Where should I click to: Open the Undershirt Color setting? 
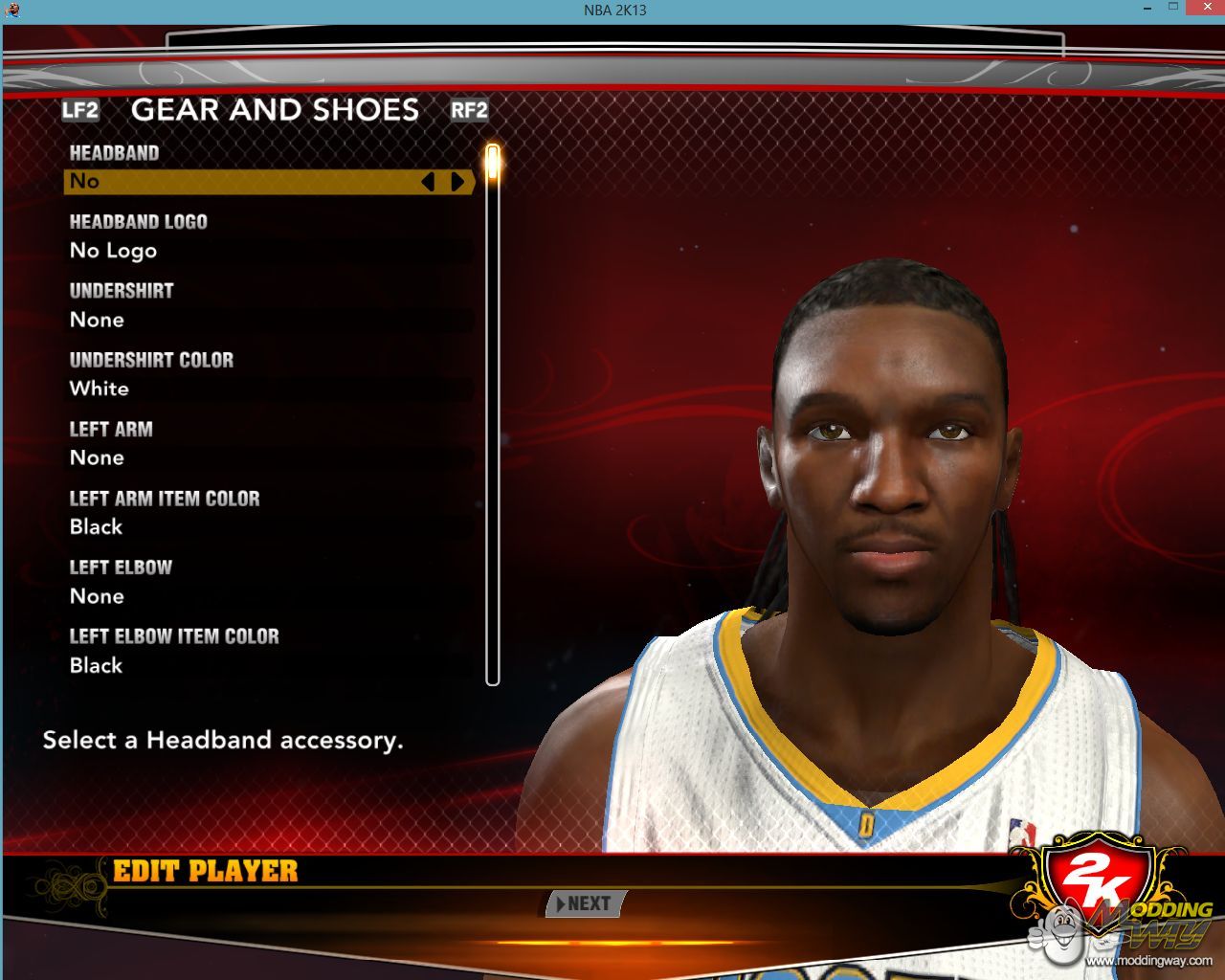(268, 389)
